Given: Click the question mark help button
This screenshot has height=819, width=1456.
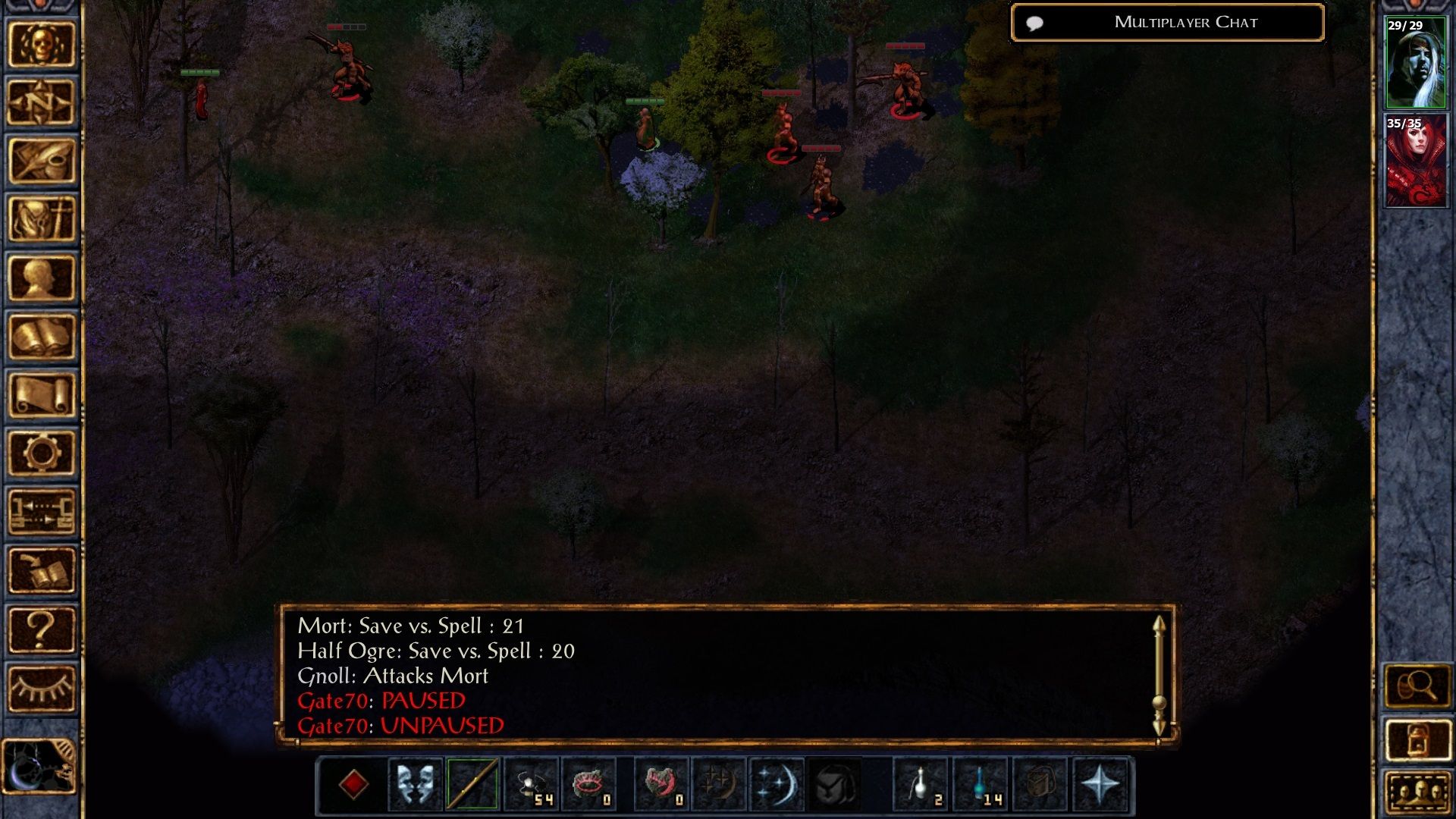Looking at the screenshot, I should click(x=42, y=629).
